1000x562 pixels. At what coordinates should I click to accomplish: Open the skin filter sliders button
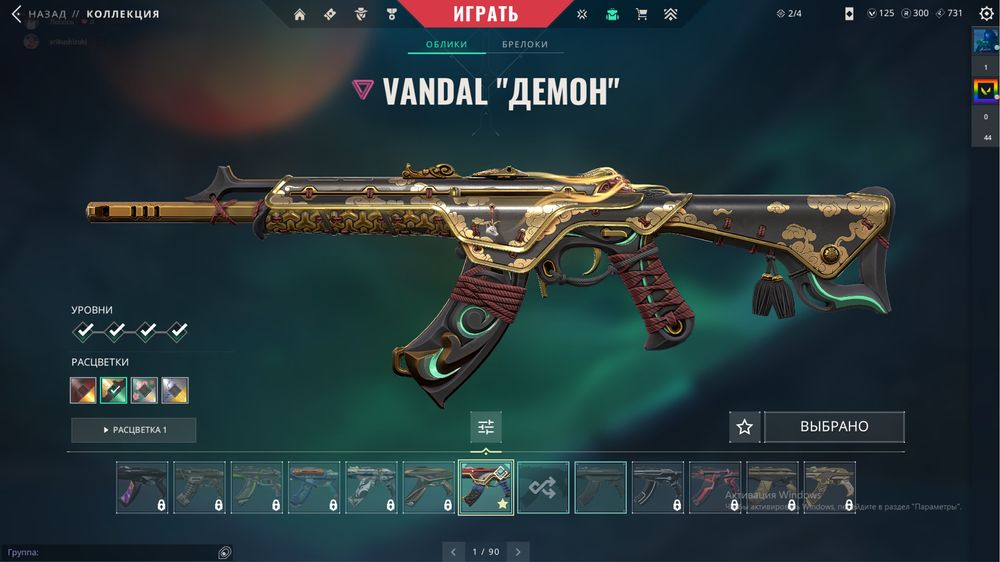click(486, 427)
